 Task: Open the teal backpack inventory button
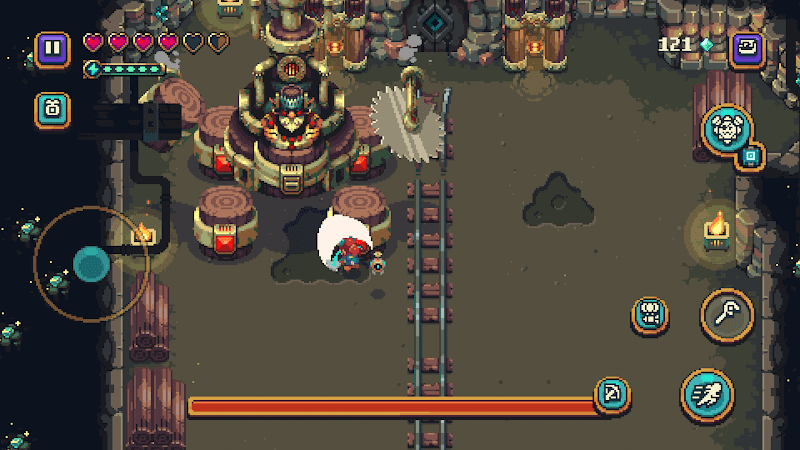51,109
